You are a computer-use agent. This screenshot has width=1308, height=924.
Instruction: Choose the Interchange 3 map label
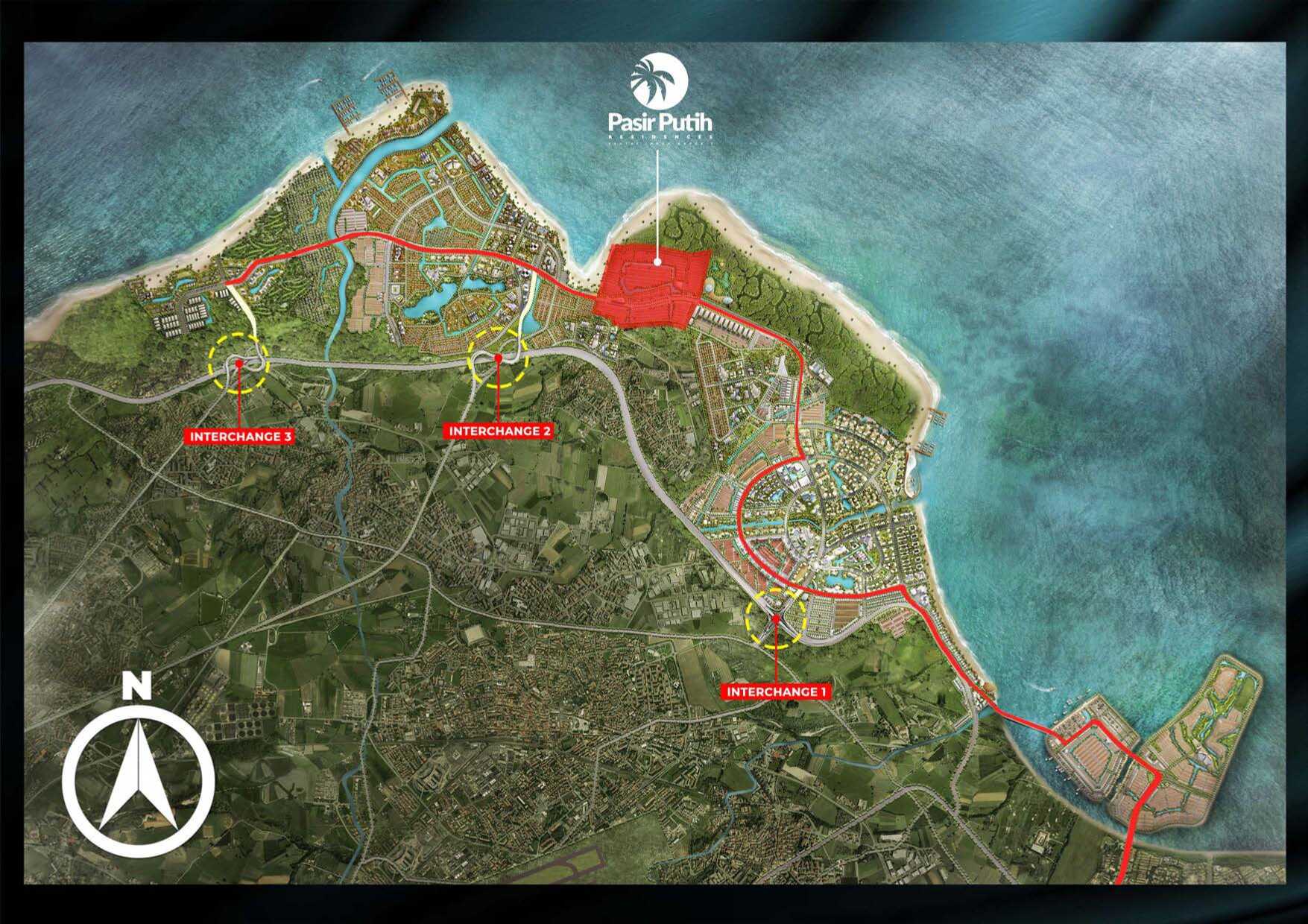click(x=240, y=437)
